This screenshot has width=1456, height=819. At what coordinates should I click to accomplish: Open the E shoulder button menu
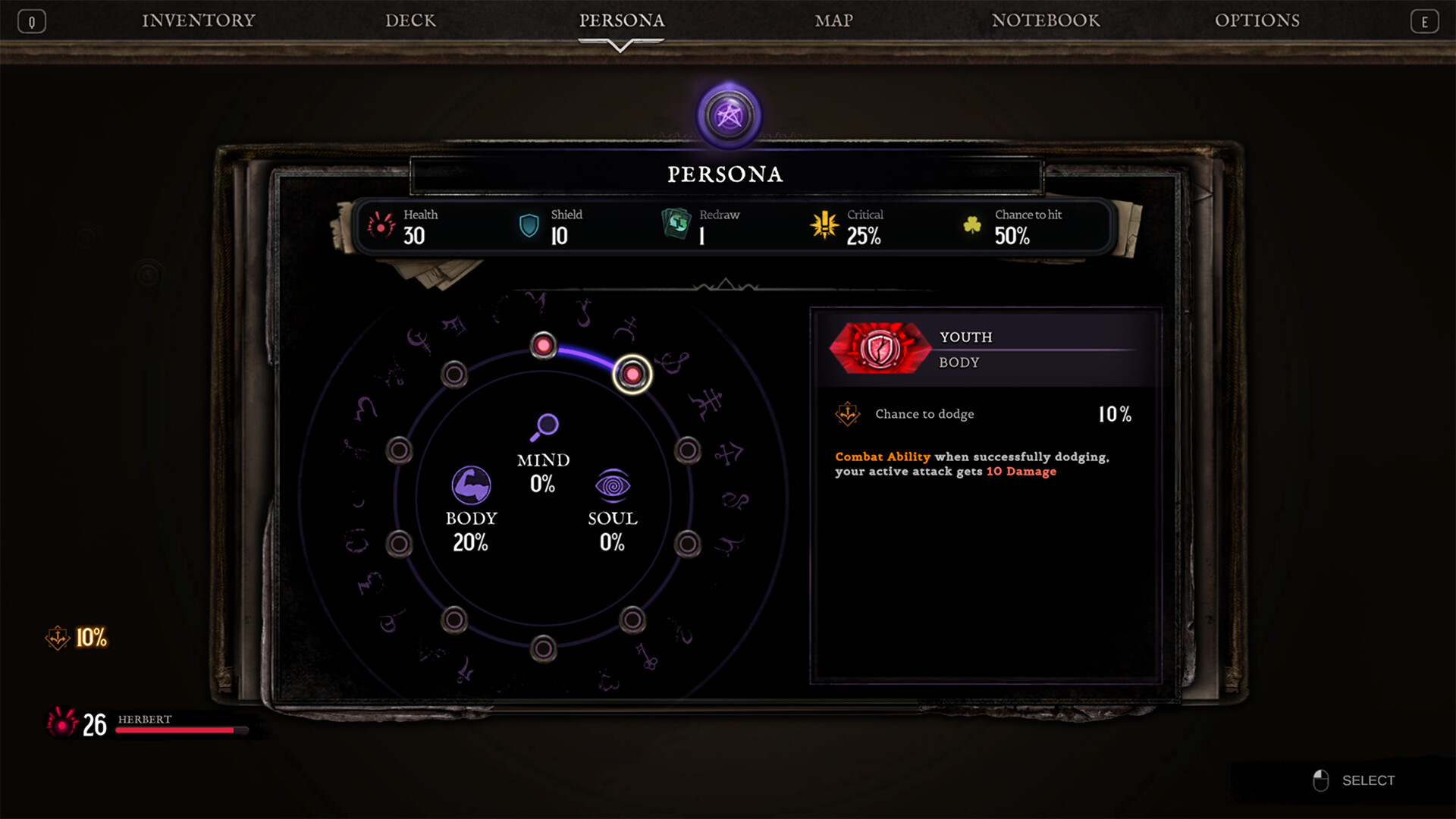pos(1425,20)
